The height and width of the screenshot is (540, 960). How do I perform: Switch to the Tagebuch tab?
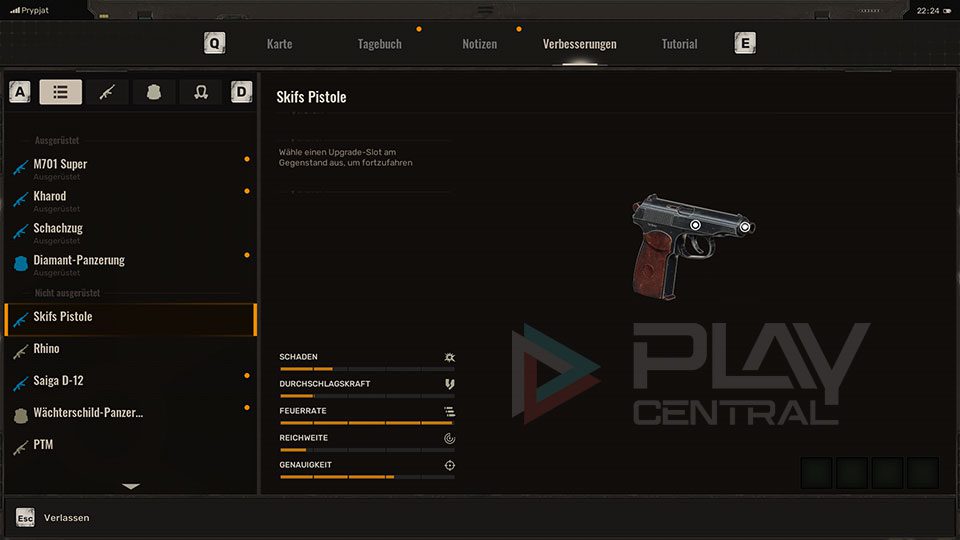point(379,44)
